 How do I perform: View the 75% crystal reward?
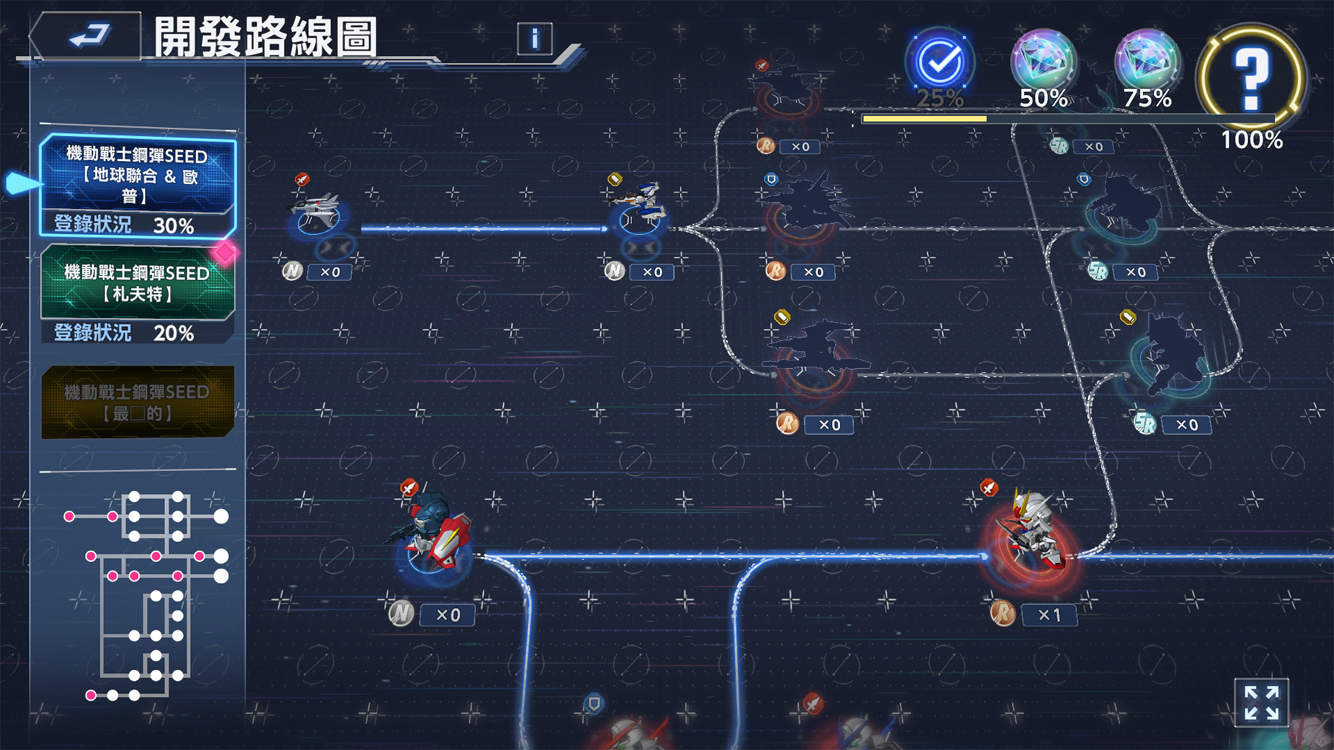(x=1147, y=62)
